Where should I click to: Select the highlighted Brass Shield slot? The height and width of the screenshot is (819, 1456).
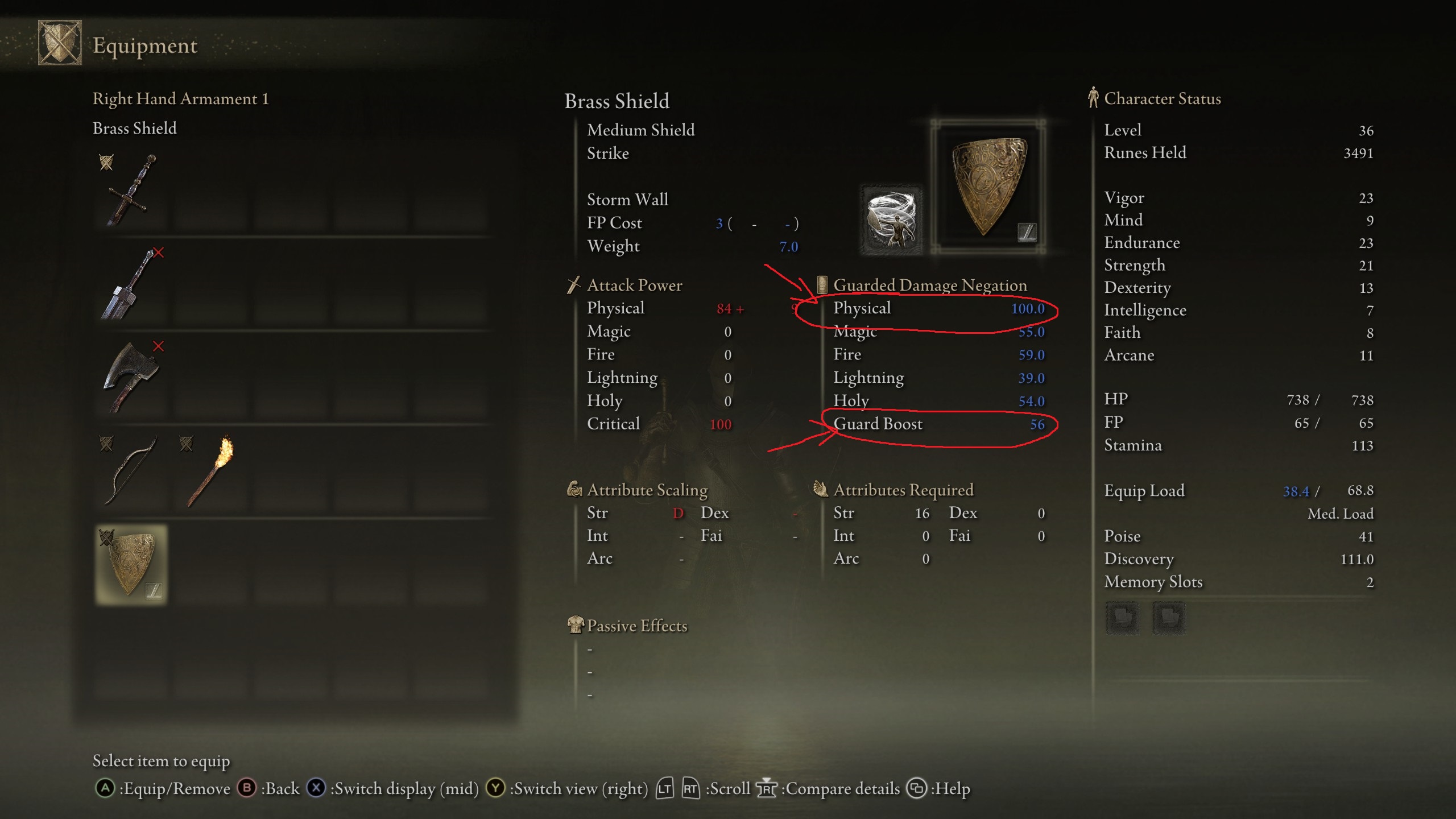(x=131, y=564)
